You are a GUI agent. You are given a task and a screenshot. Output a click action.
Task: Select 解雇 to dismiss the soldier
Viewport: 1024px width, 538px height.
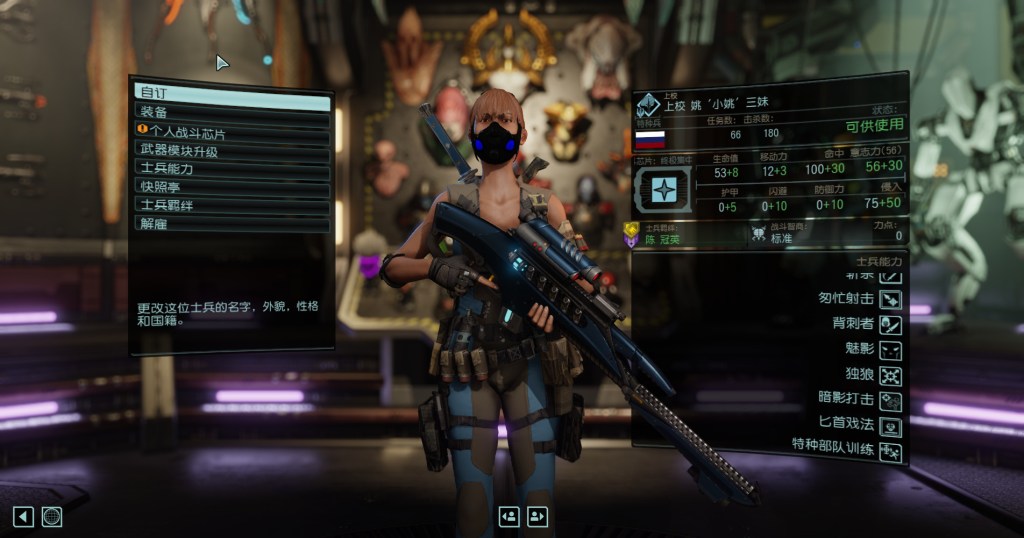click(232, 223)
